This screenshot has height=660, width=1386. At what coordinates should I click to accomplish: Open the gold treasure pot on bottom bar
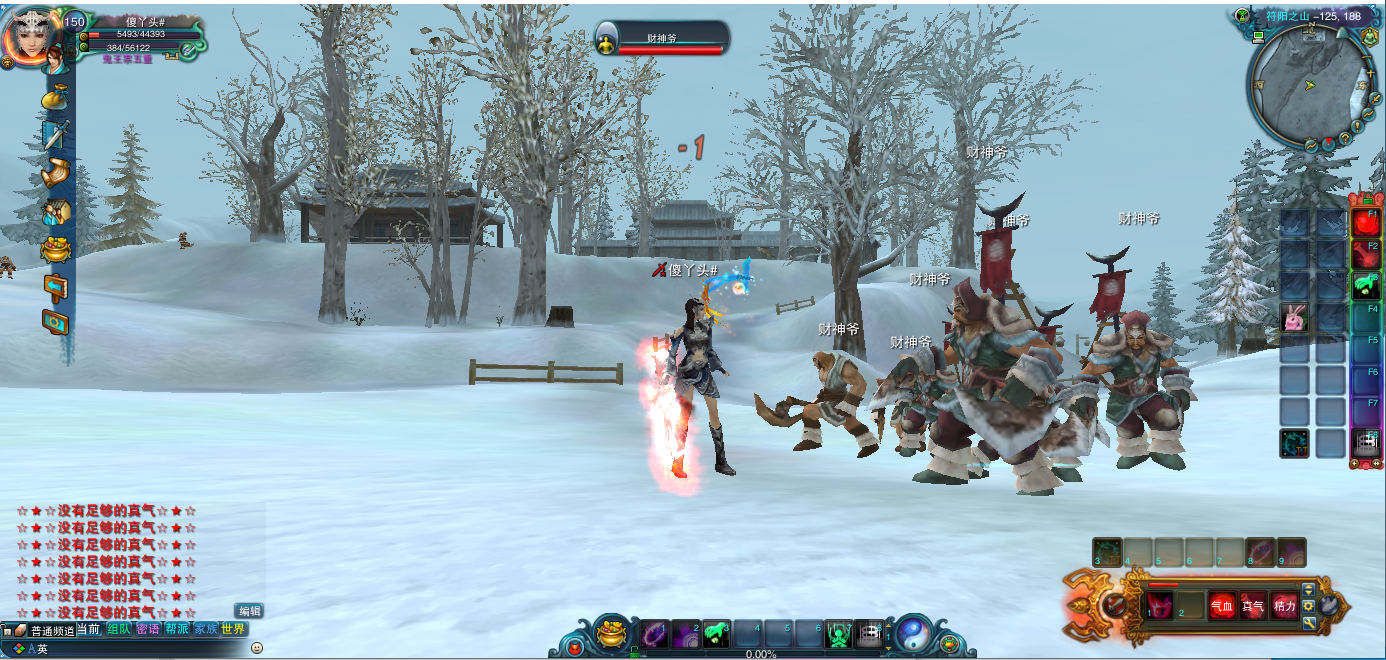pyautogui.click(x=610, y=633)
